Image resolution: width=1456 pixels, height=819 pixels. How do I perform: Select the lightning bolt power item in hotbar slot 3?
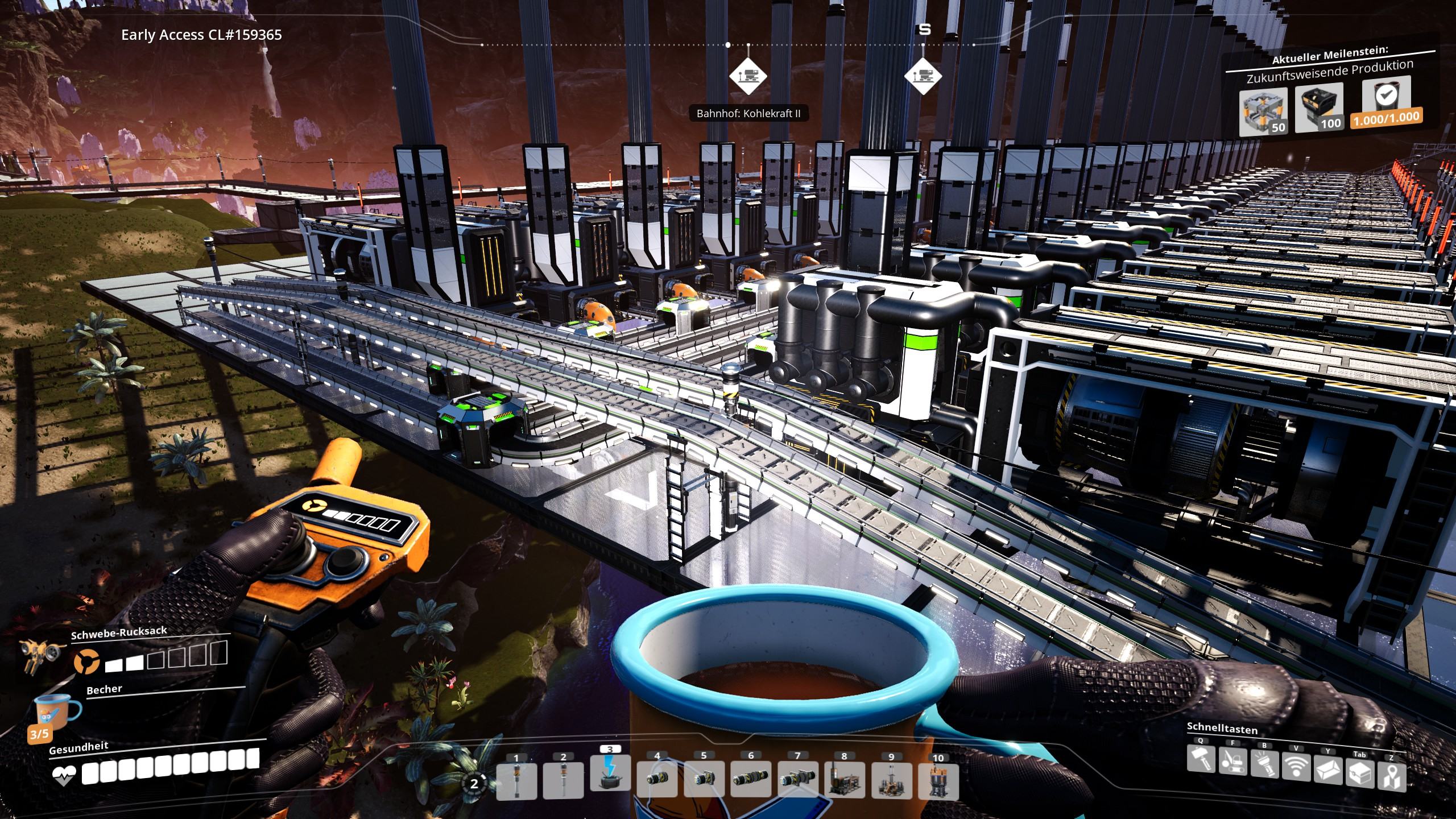click(x=610, y=772)
